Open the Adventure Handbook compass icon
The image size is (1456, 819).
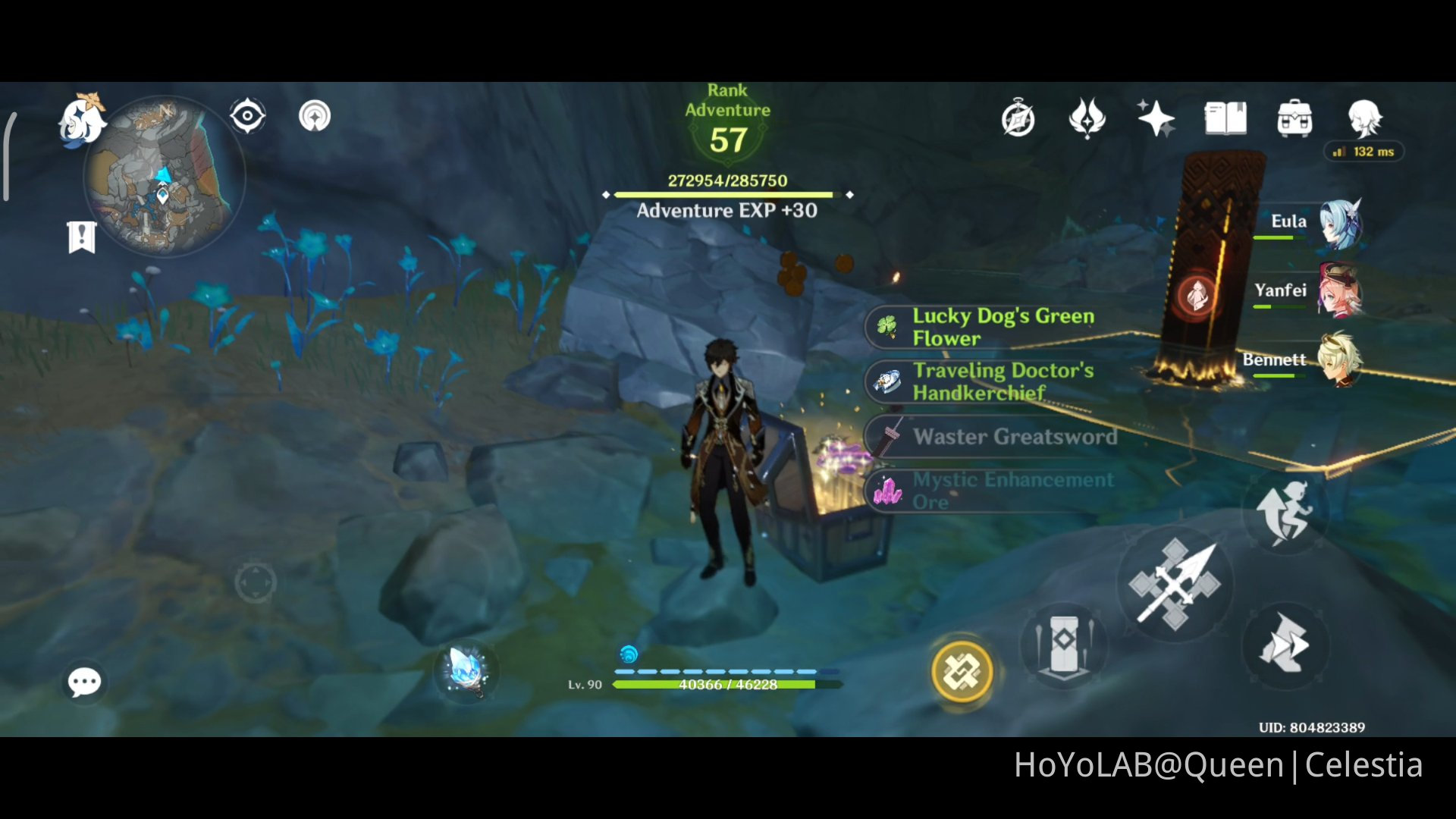[x=1018, y=119]
